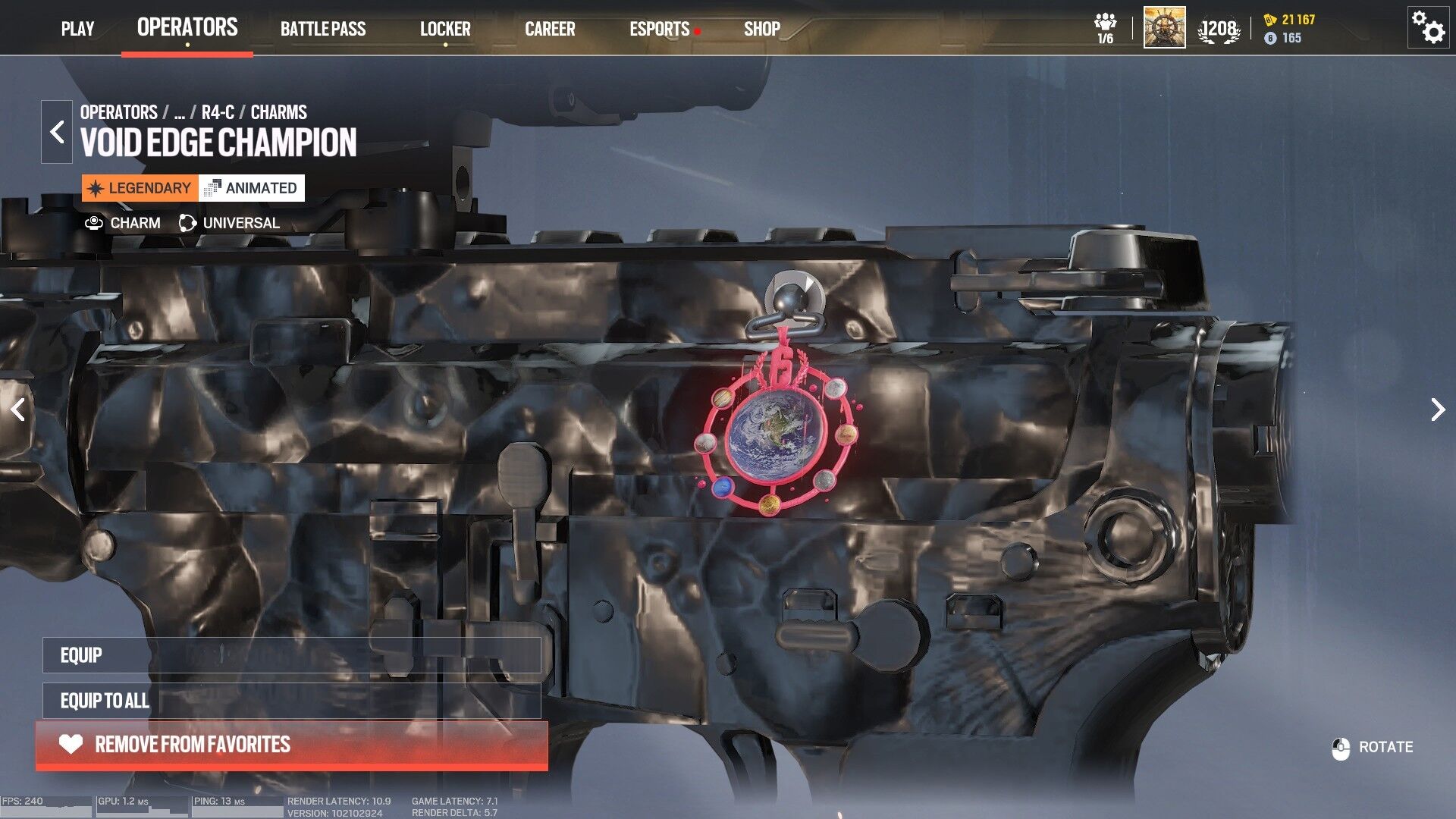Go back using the breadcrumb arrow
The width and height of the screenshot is (1456, 819).
[x=57, y=132]
